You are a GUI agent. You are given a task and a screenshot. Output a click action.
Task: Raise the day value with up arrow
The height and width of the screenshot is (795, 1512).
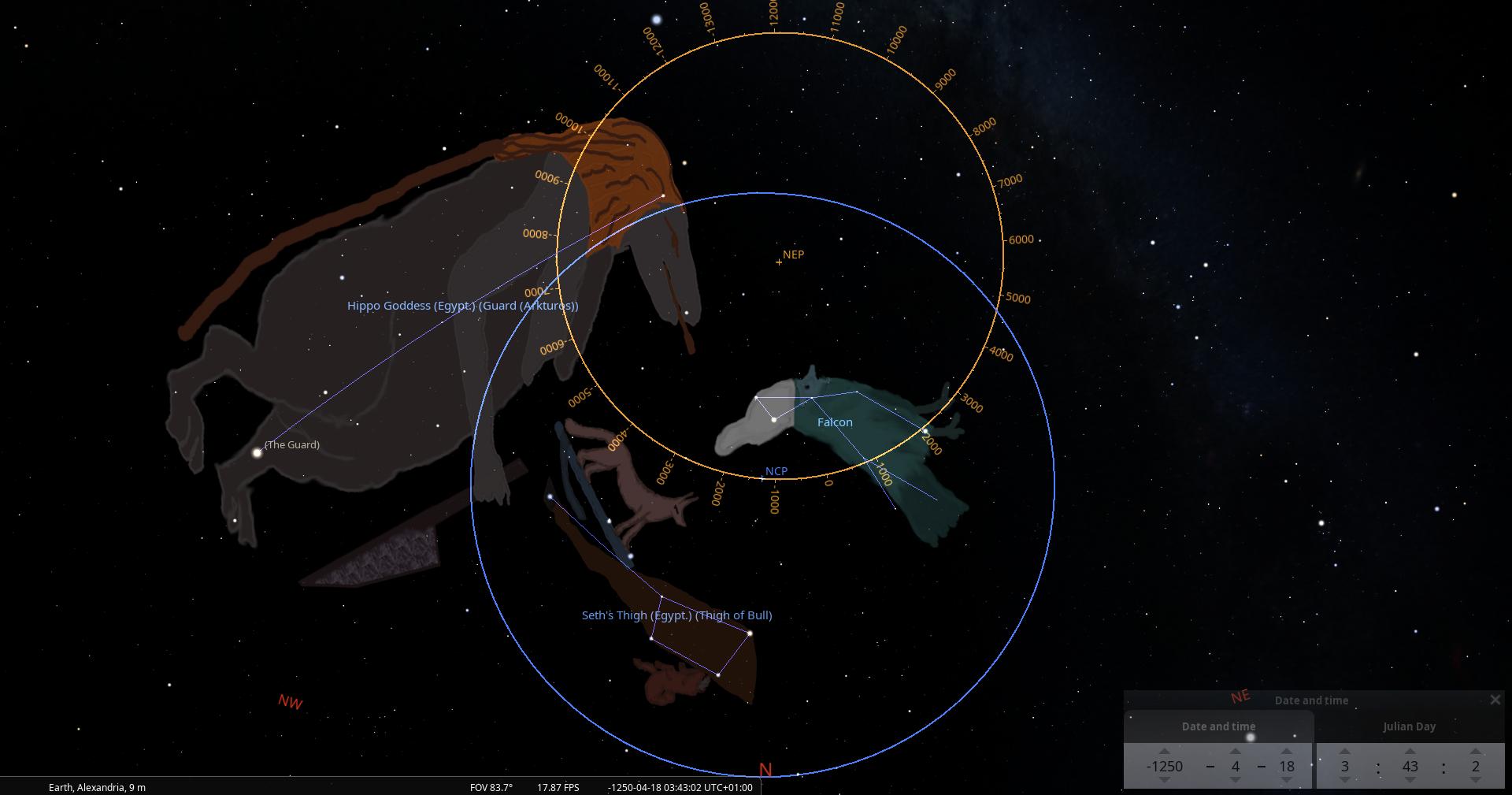[x=1287, y=751]
